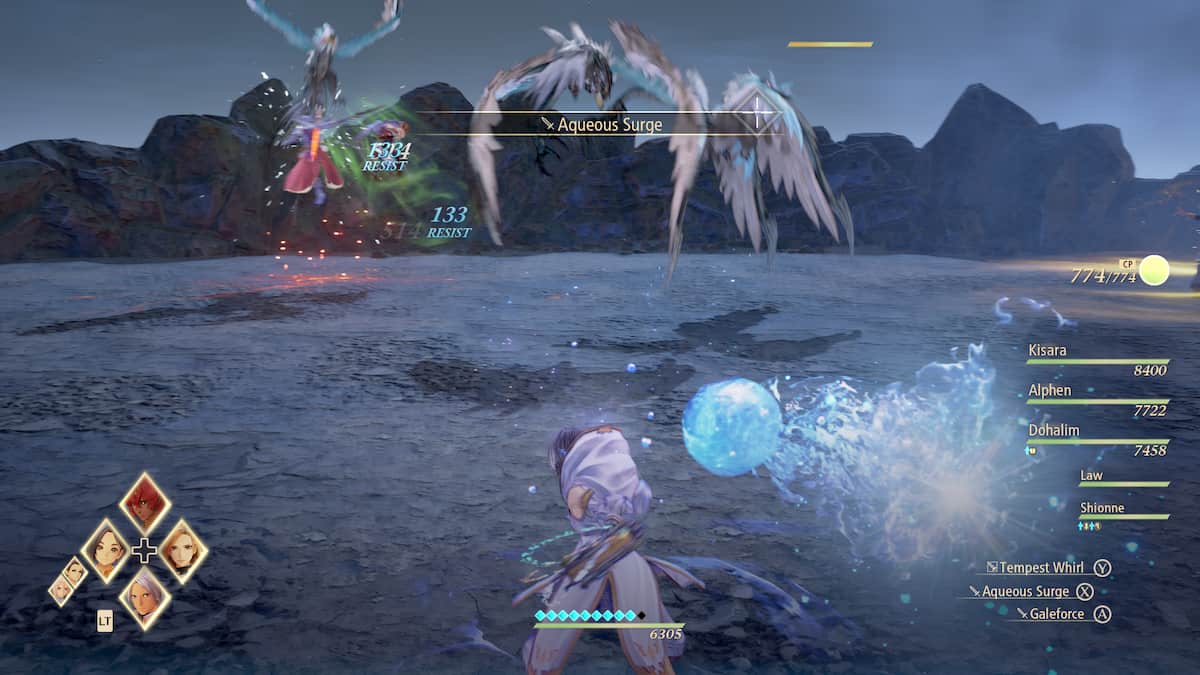Select Kisara in the party list

click(1046, 351)
